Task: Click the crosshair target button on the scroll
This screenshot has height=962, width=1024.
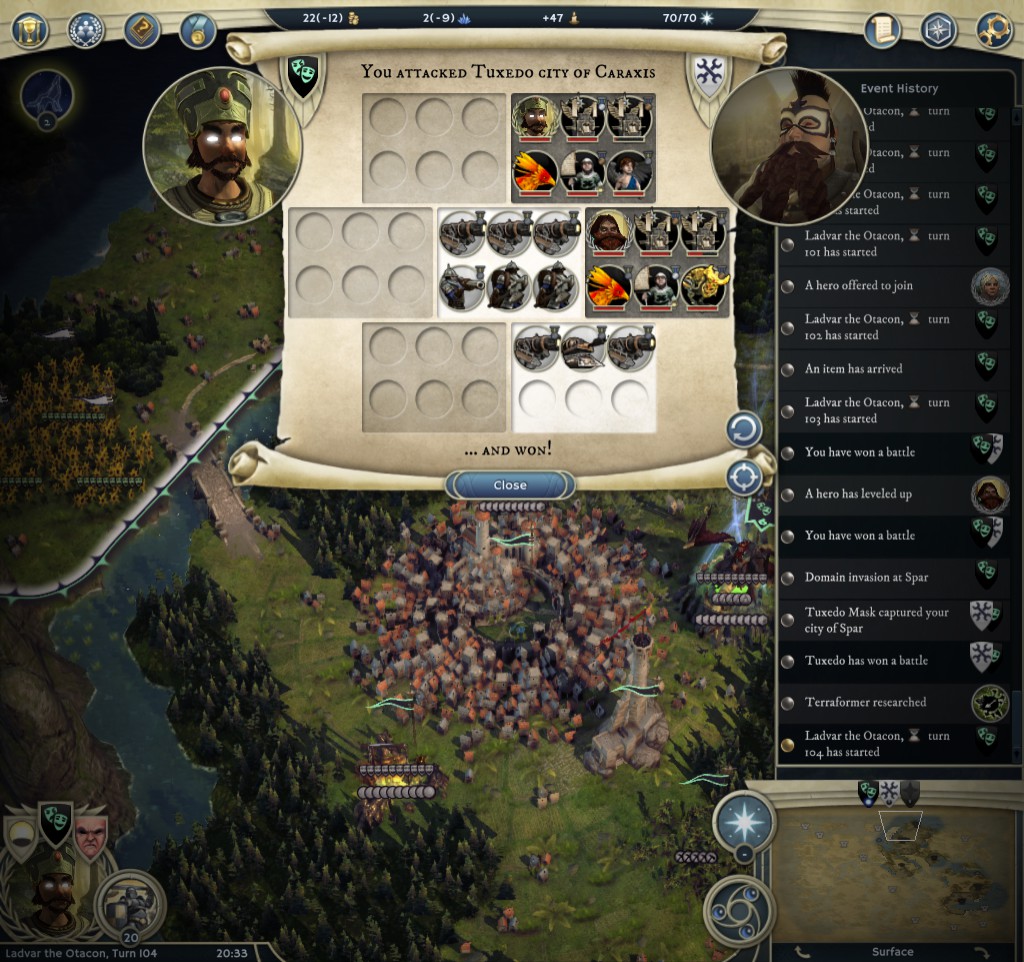Action: (x=744, y=478)
